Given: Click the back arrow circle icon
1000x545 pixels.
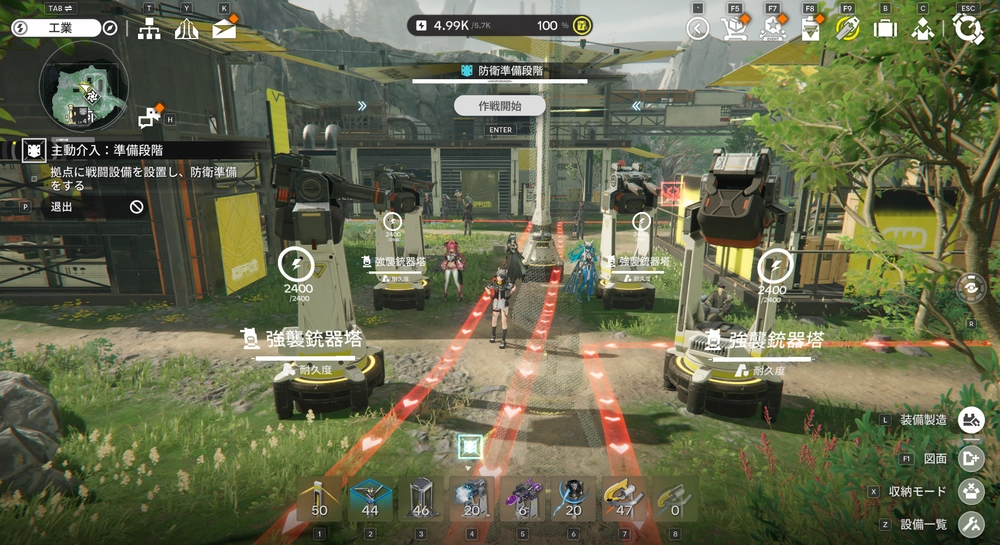Looking at the screenshot, I should 698,28.
